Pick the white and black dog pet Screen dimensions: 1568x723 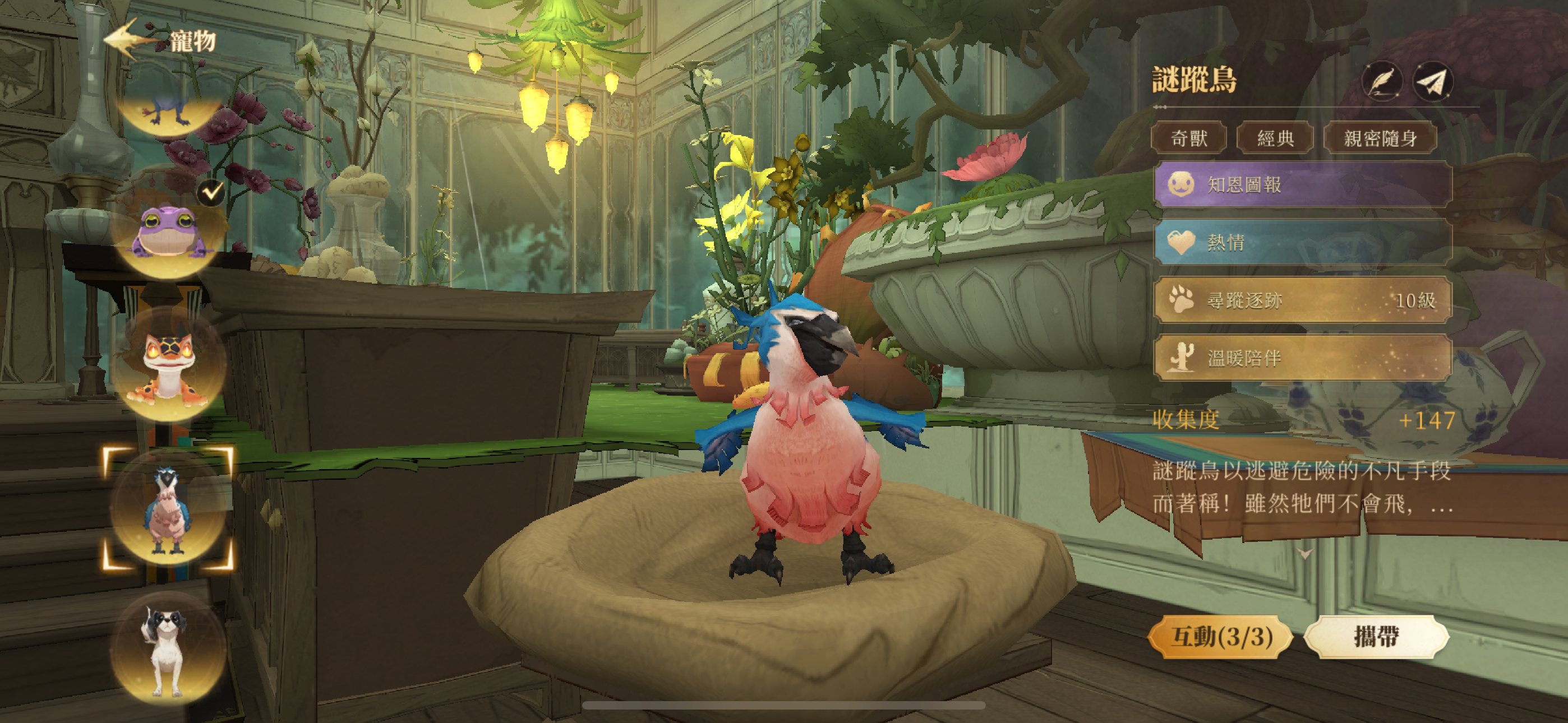tap(167, 651)
